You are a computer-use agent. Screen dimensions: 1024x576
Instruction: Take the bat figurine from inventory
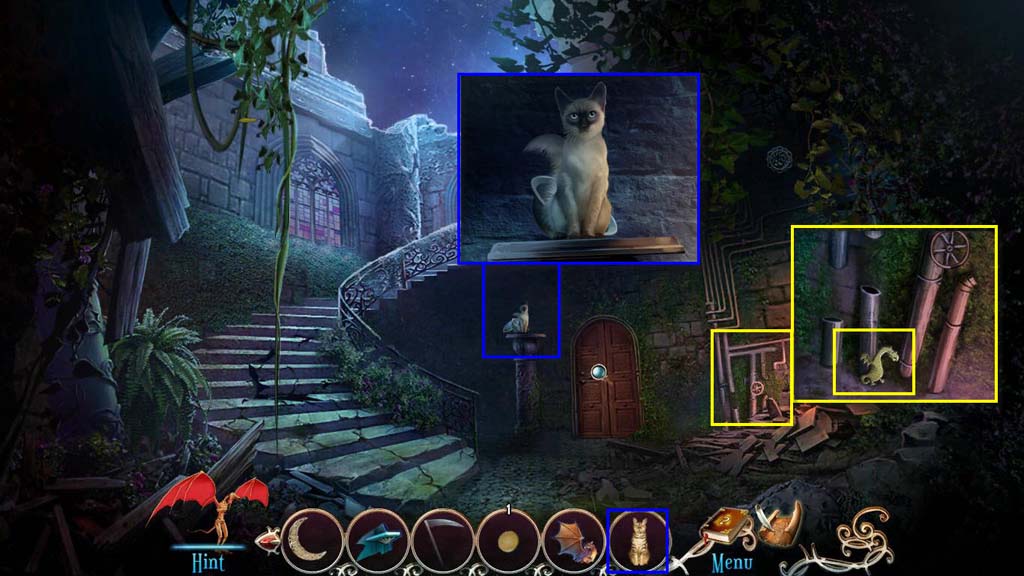[572, 541]
